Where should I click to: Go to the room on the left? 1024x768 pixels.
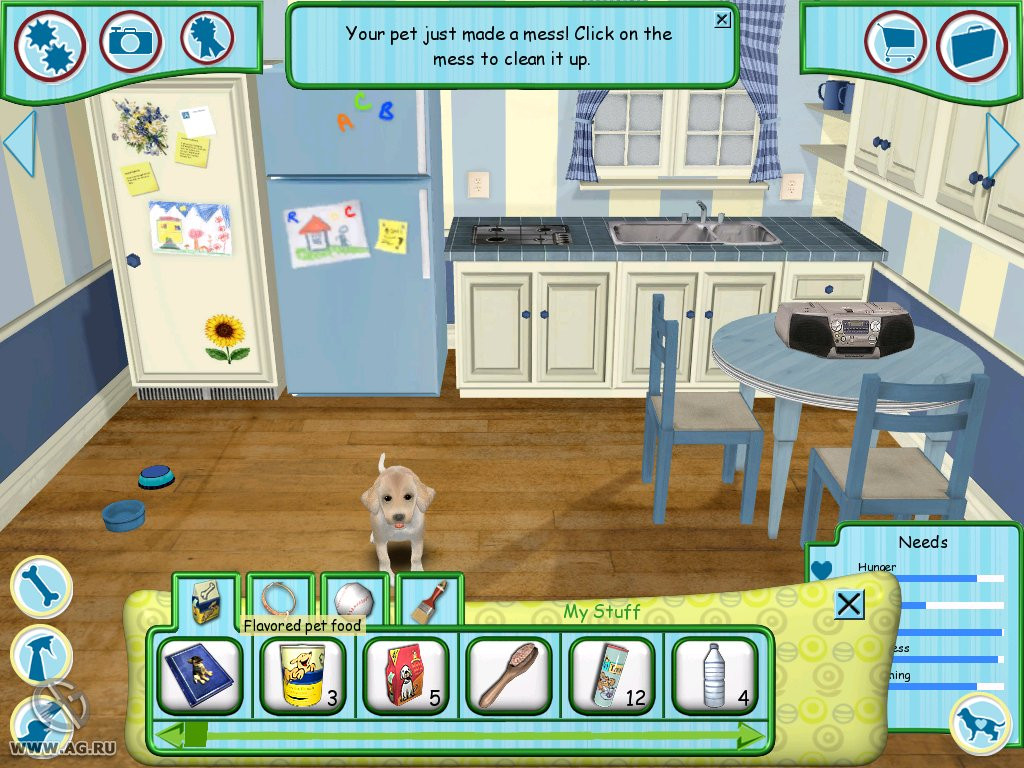[x=18, y=143]
